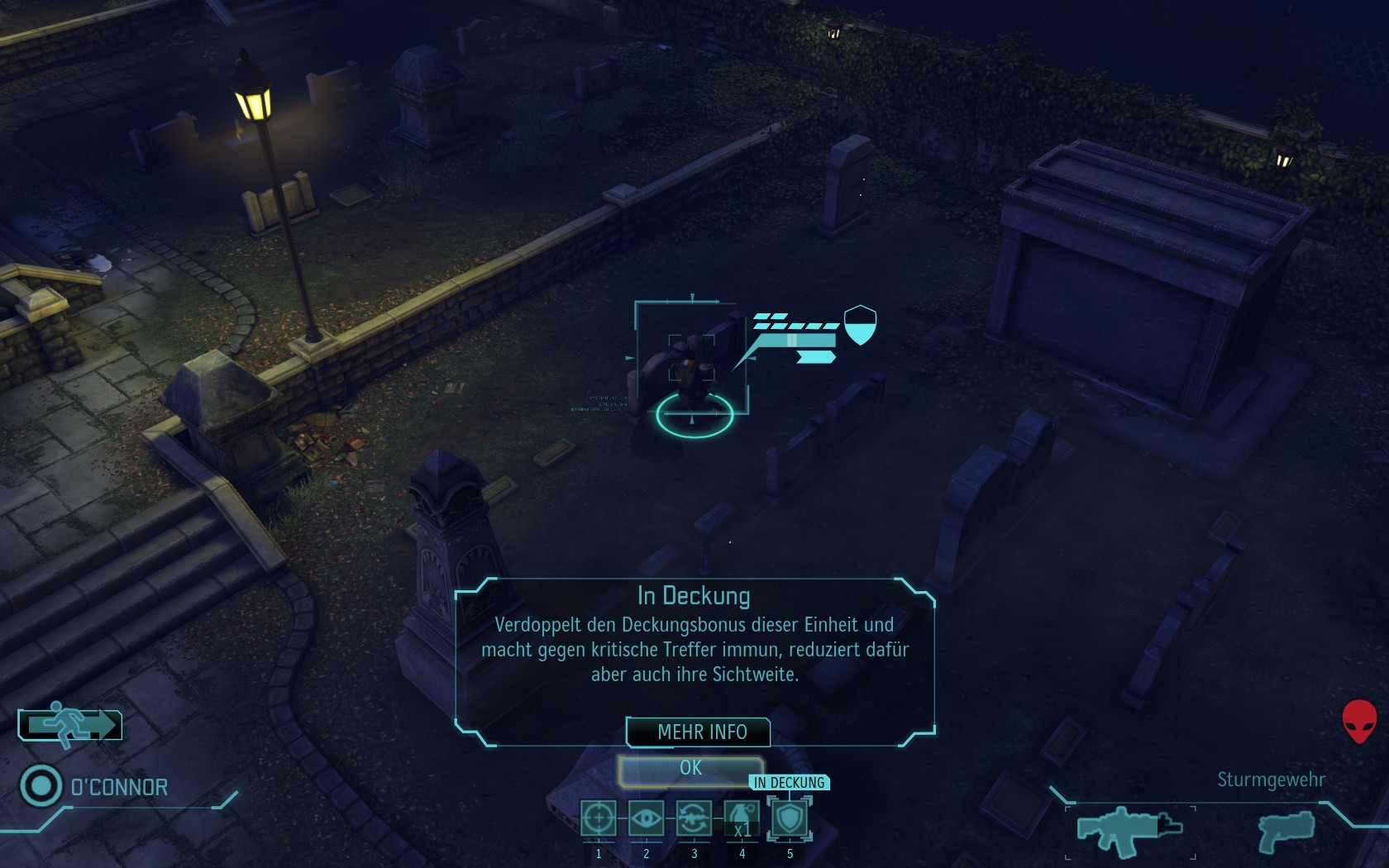
Task: Select the fire weapon crosshair ability
Action: click(598, 818)
